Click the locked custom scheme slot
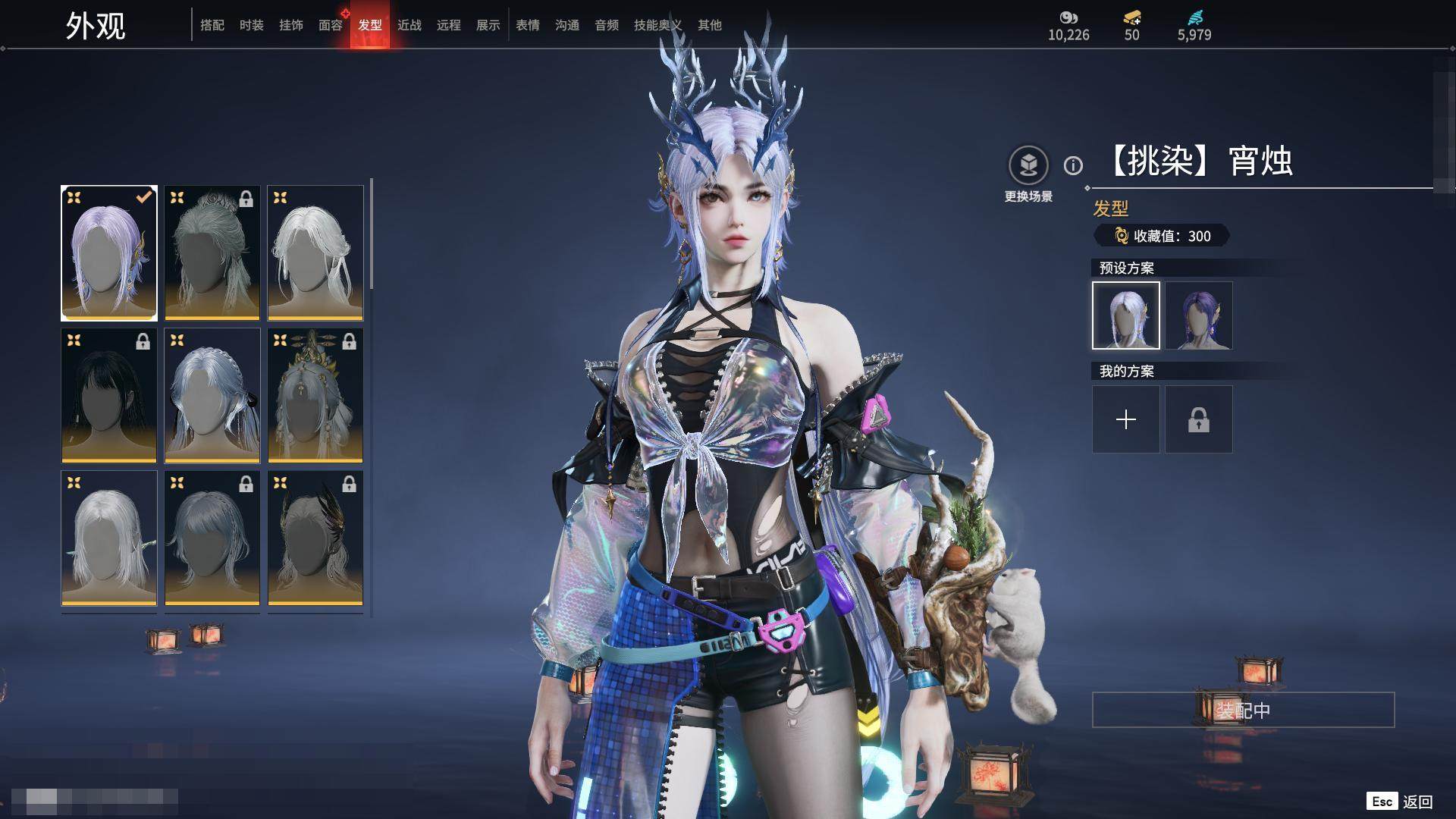 [1199, 419]
